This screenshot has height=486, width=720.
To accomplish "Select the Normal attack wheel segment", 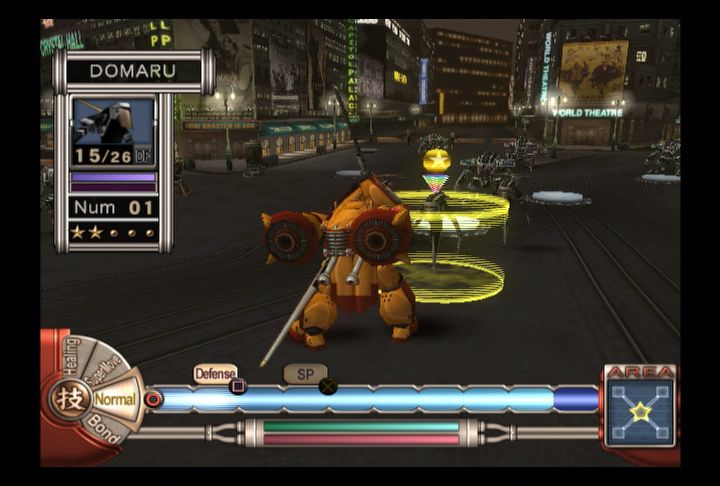I will (115, 399).
